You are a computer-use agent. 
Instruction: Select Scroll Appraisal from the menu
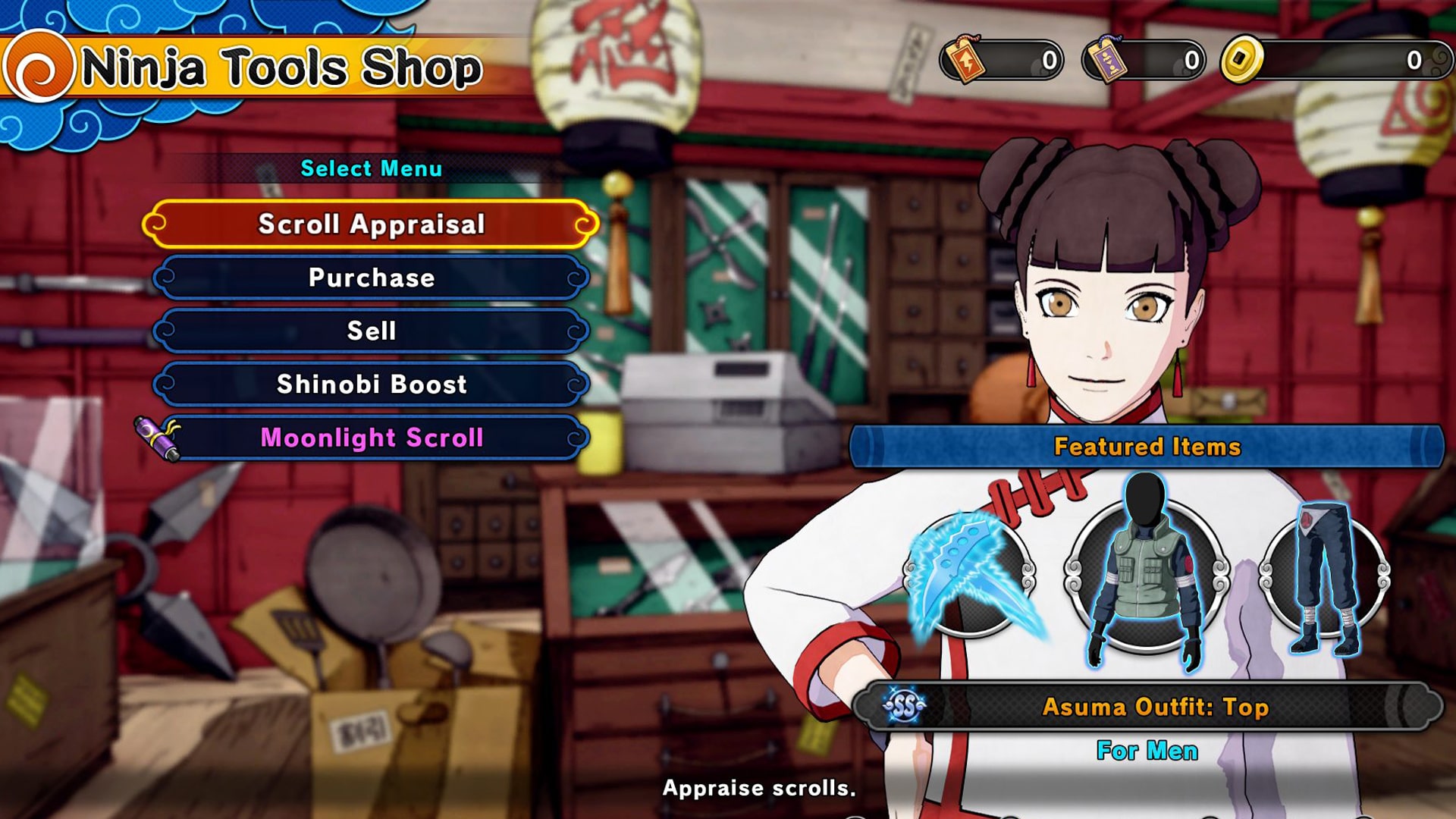372,224
